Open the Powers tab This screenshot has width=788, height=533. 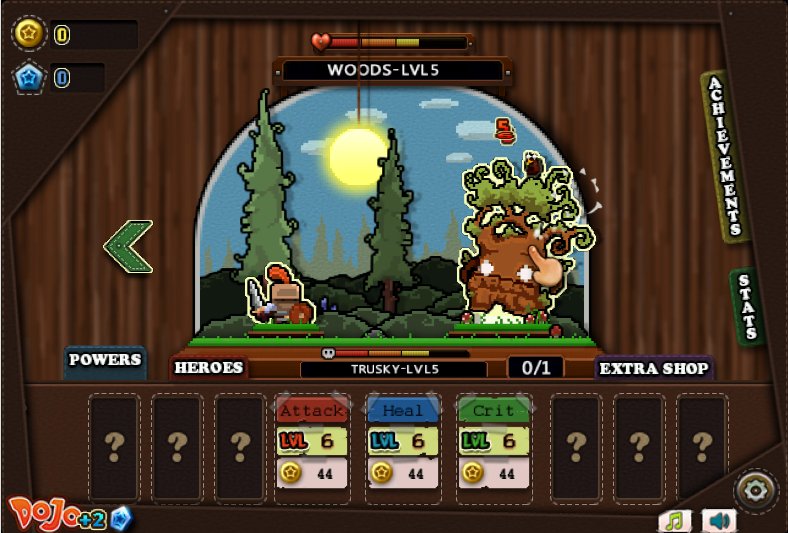(x=105, y=360)
